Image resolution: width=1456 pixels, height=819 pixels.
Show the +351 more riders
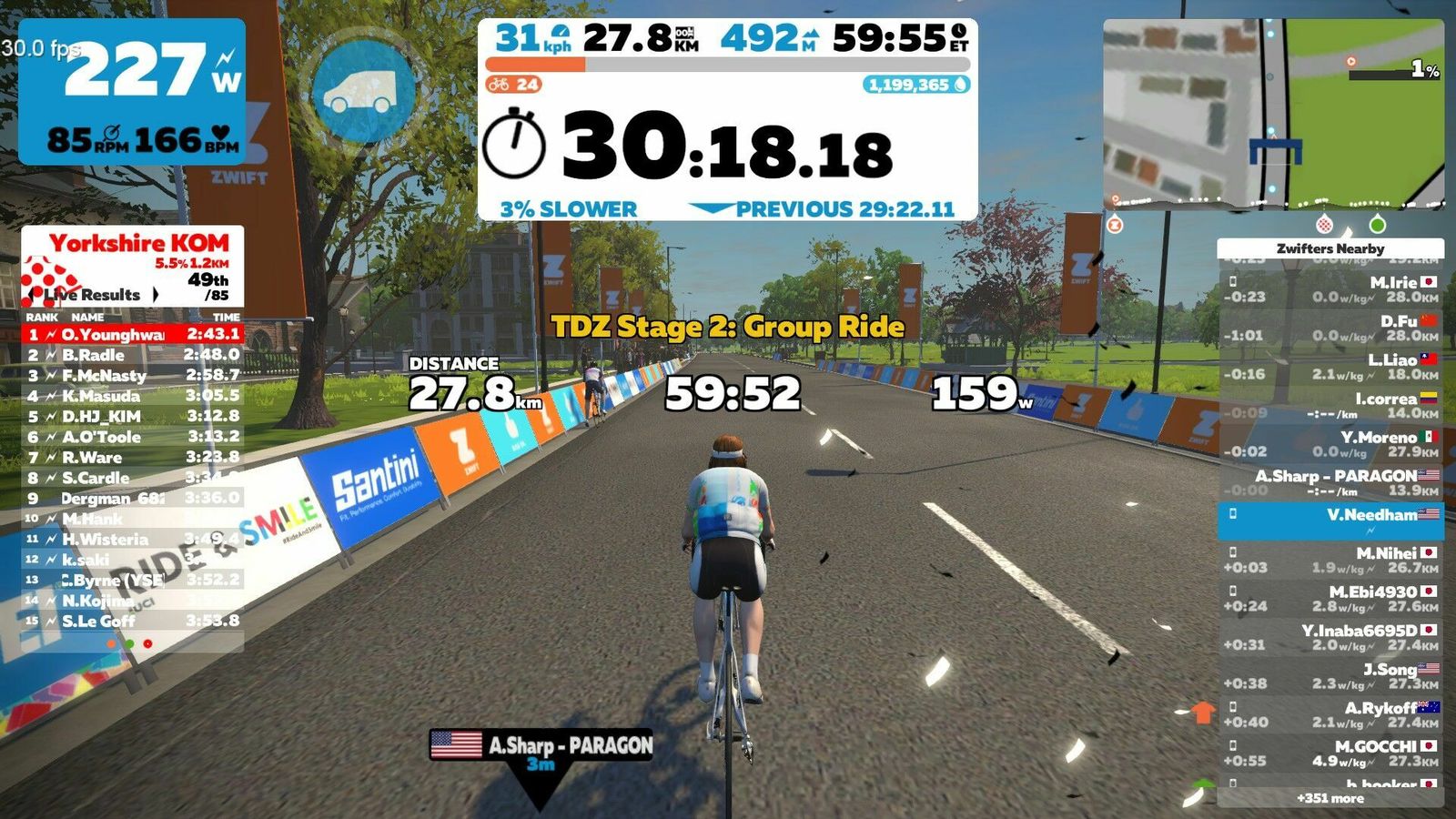pyautogui.click(x=1330, y=798)
